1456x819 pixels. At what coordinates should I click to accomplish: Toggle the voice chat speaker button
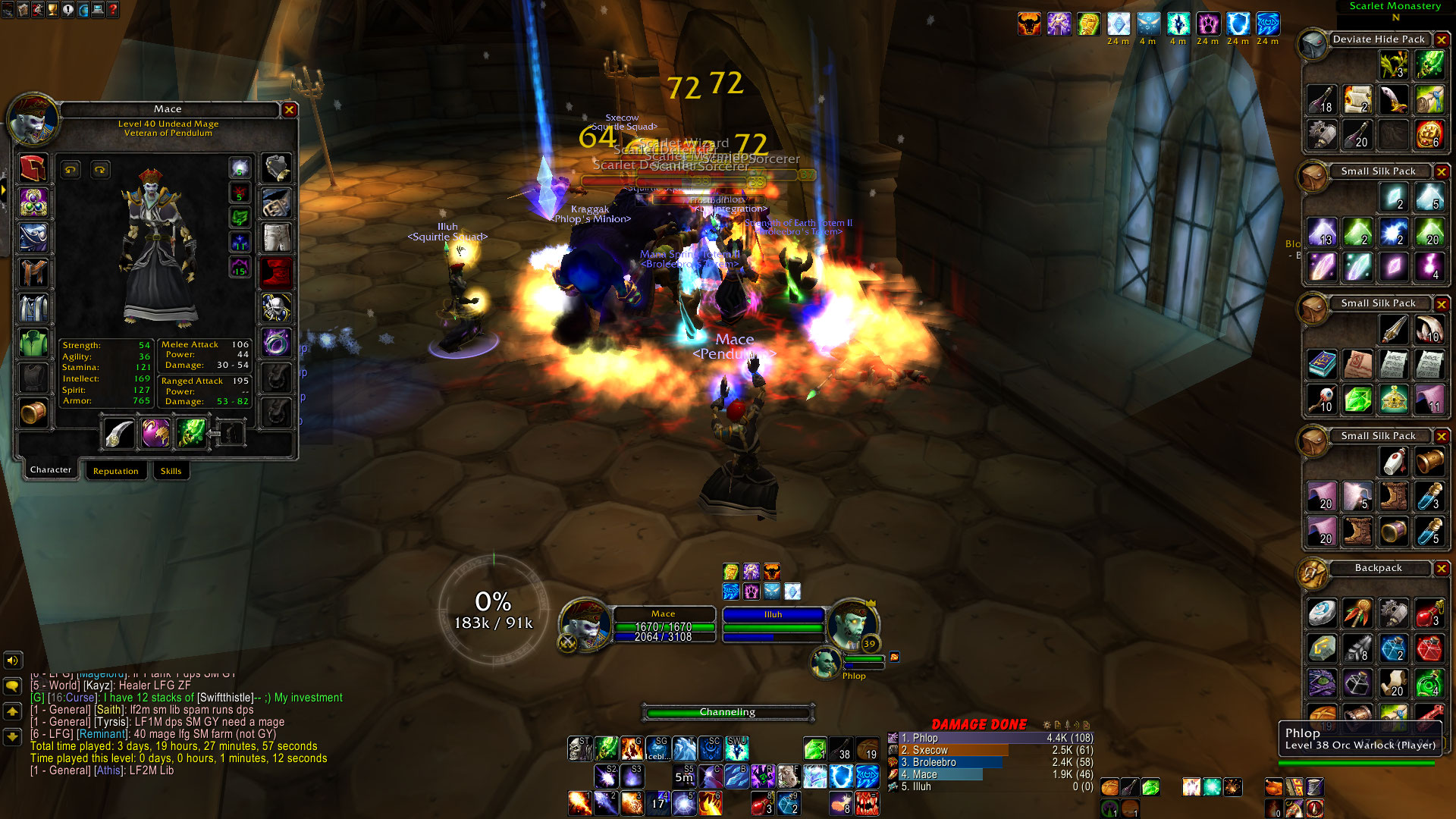[x=13, y=661]
